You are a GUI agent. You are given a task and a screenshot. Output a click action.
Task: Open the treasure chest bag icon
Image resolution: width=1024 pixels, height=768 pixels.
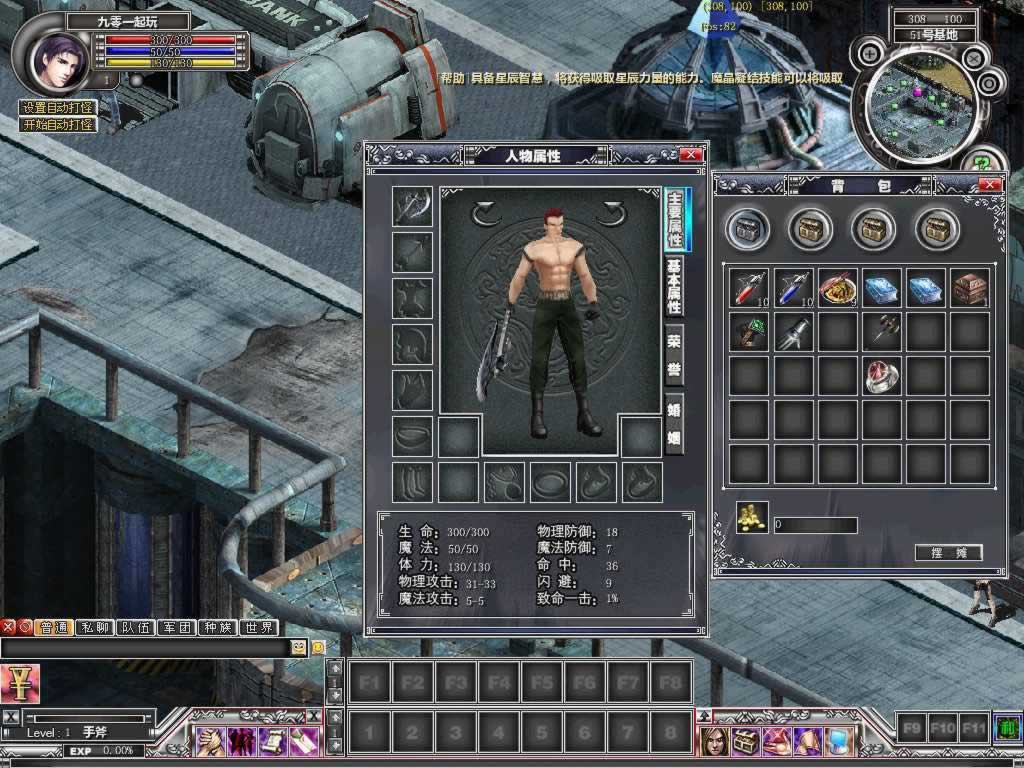746,741
